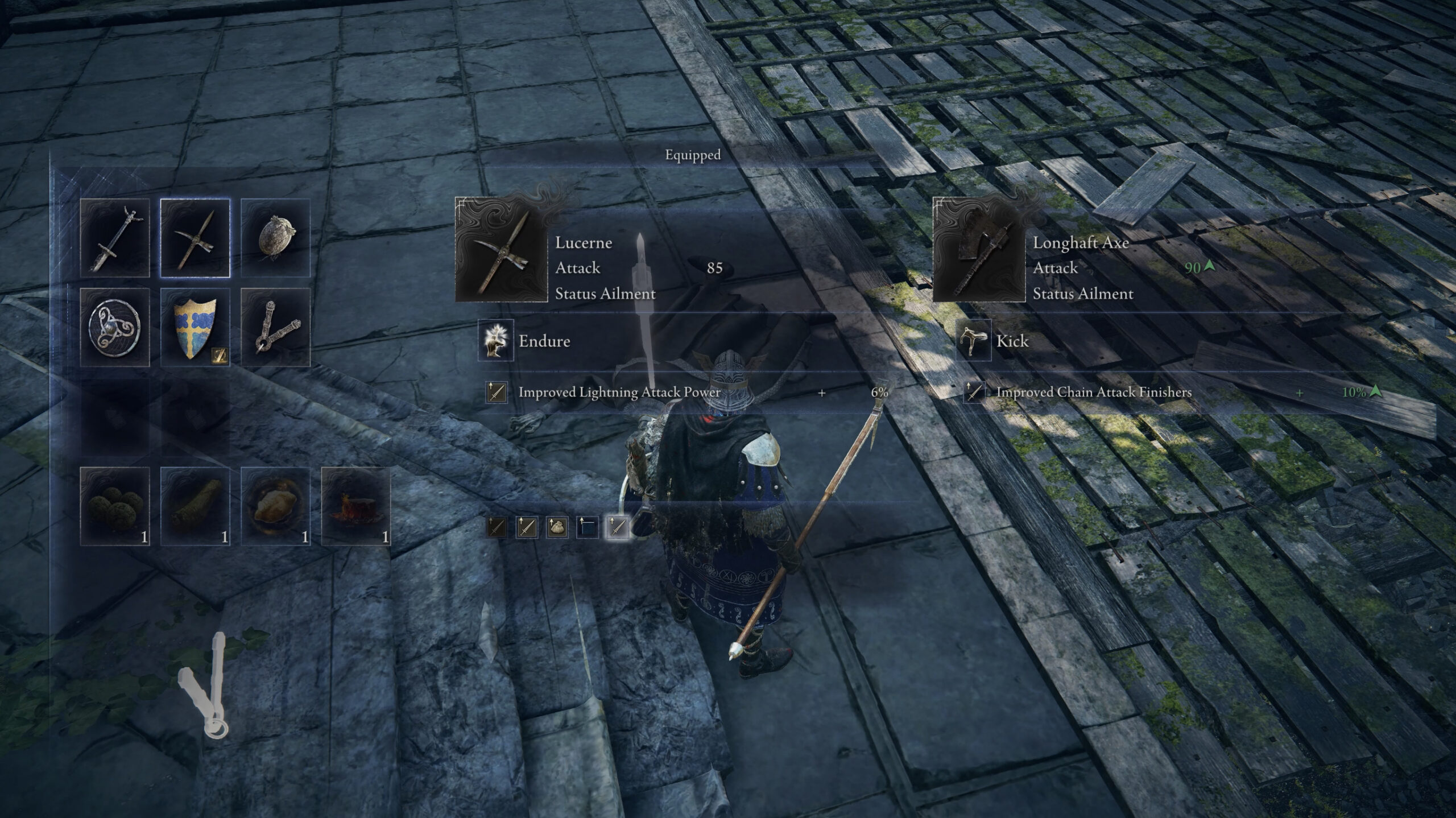Choose the green moss clumps consumable
Image resolution: width=1456 pixels, height=818 pixels.
click(x=115, y=506)
